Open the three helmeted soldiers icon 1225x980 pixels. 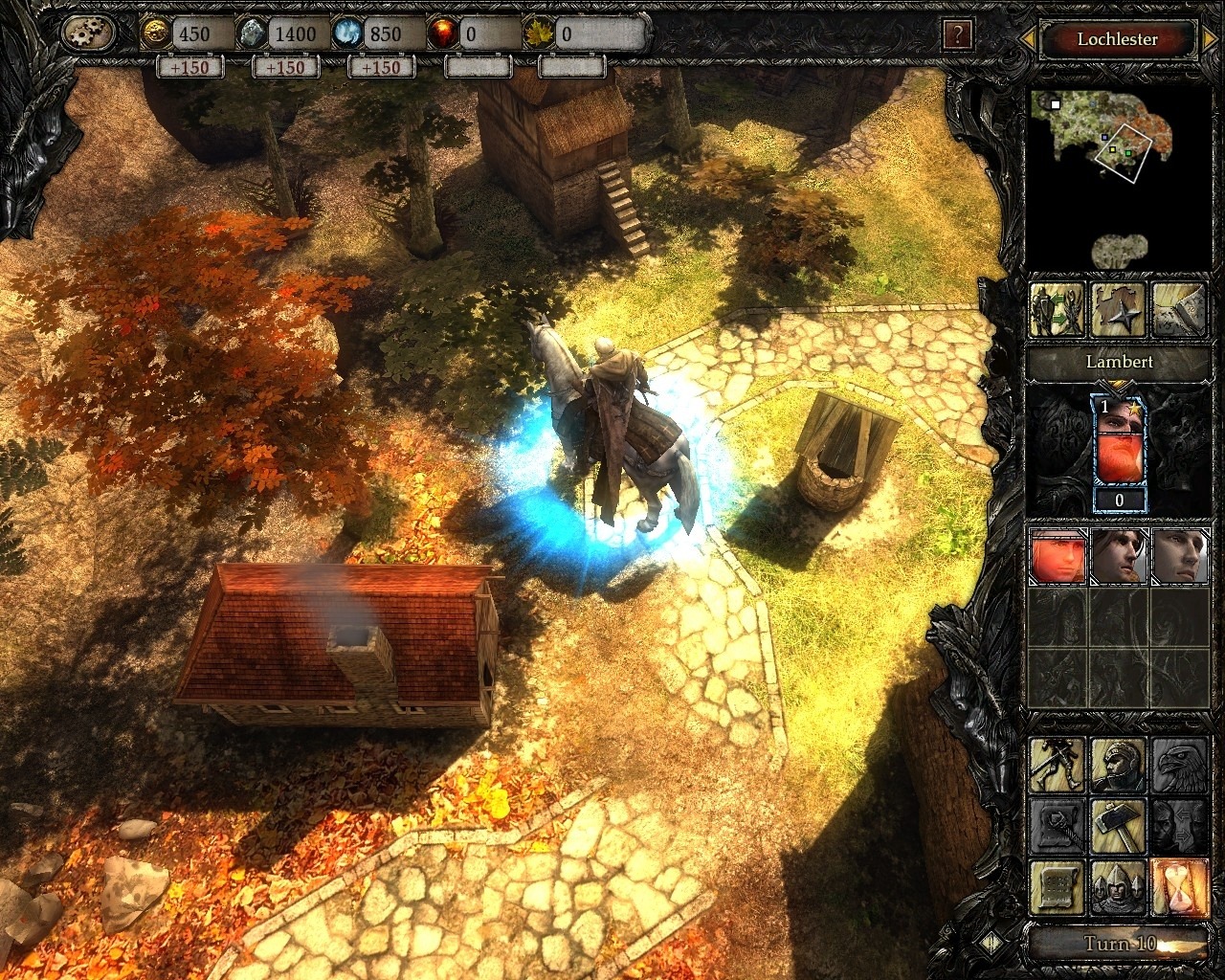1119,887
